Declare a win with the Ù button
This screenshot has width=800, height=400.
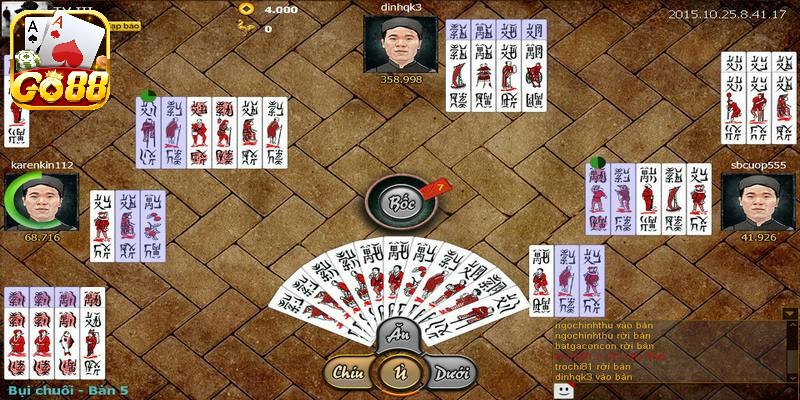pos(399,374)
